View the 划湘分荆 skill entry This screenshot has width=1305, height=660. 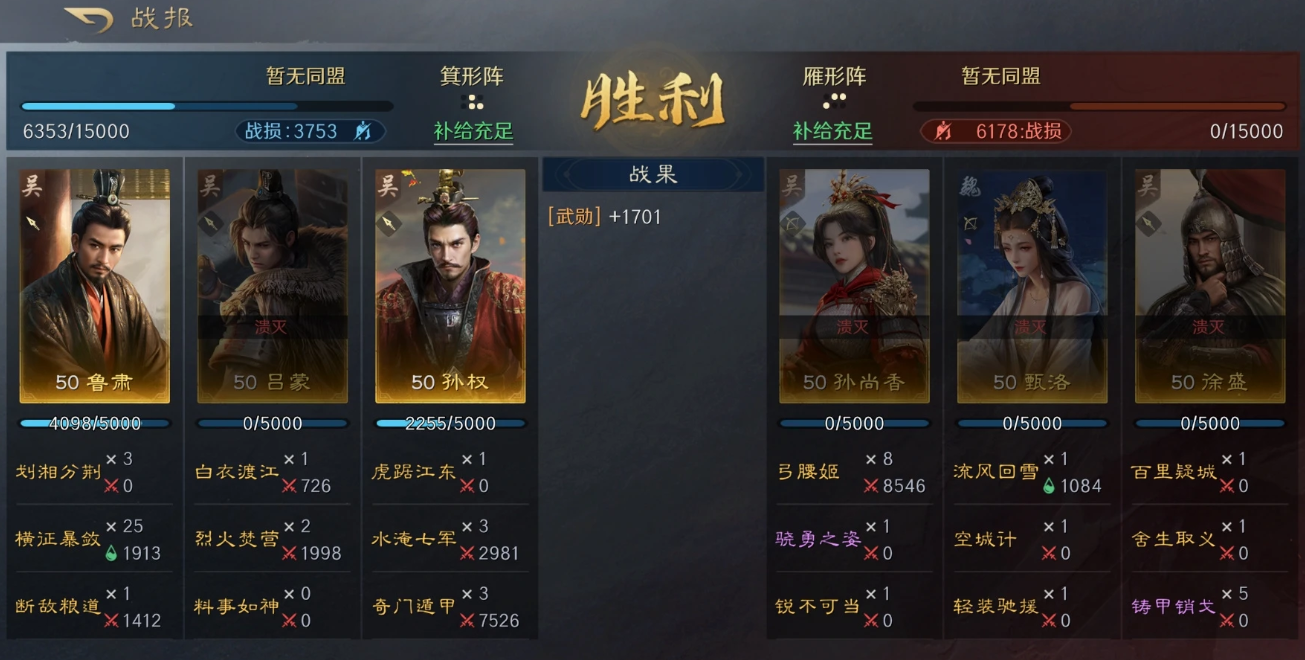click(x=58, y=472)
